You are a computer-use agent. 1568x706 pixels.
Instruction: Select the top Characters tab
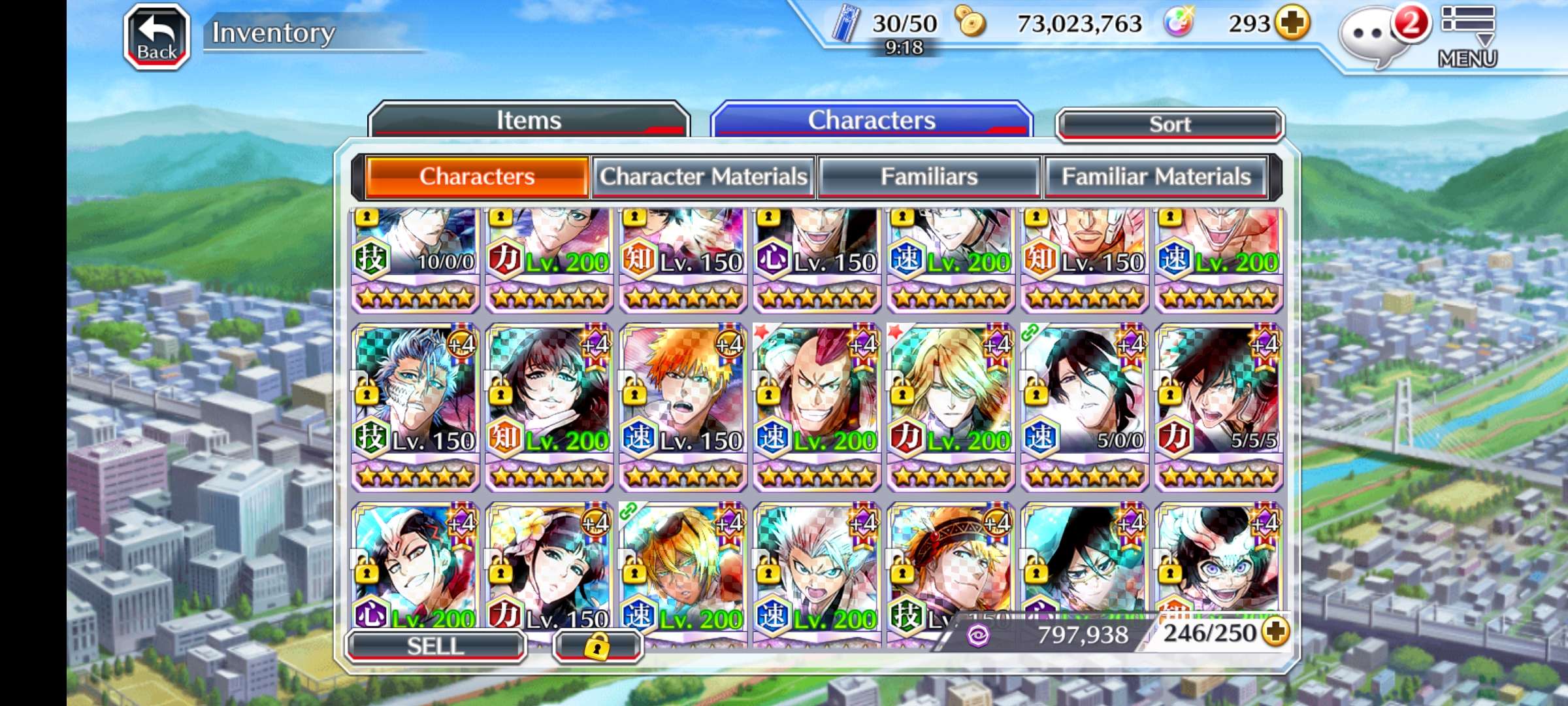872,120
